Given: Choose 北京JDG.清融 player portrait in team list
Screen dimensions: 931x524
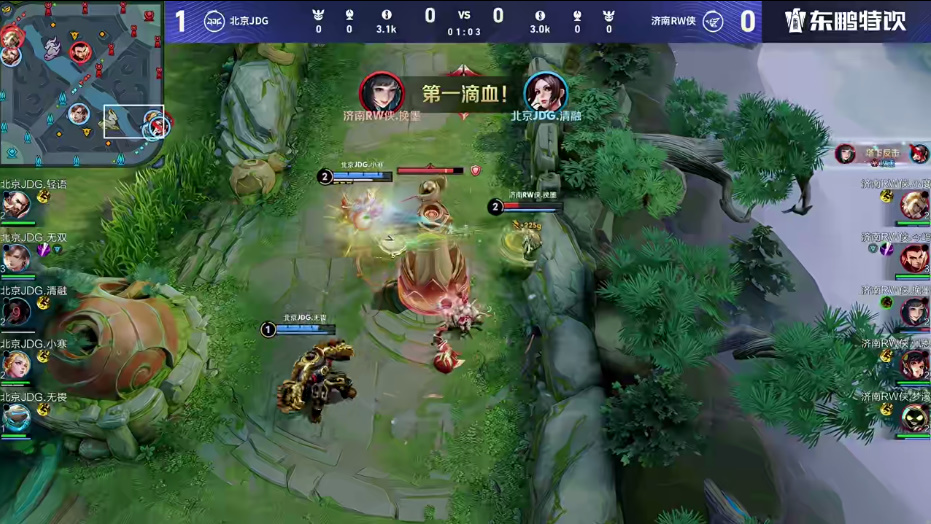Looking at the screenshot, I should click(x=15, y=312).
